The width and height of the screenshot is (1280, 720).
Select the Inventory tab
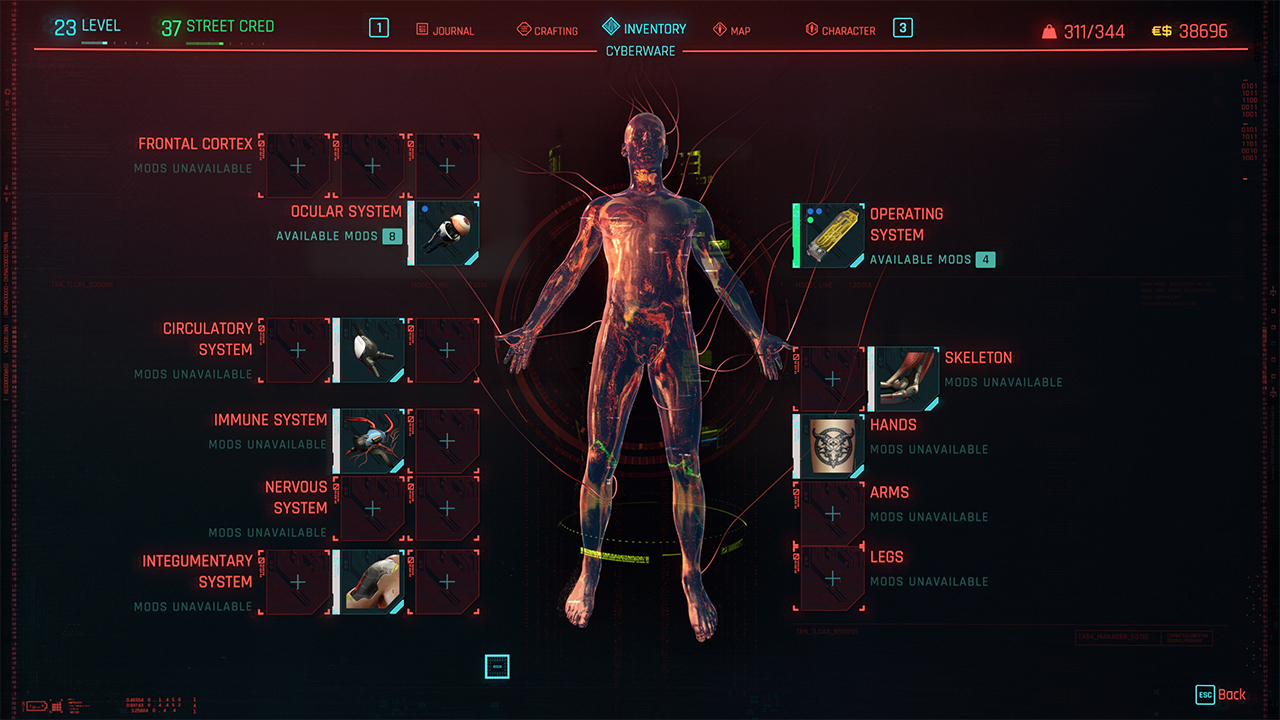tap(644, 28)
